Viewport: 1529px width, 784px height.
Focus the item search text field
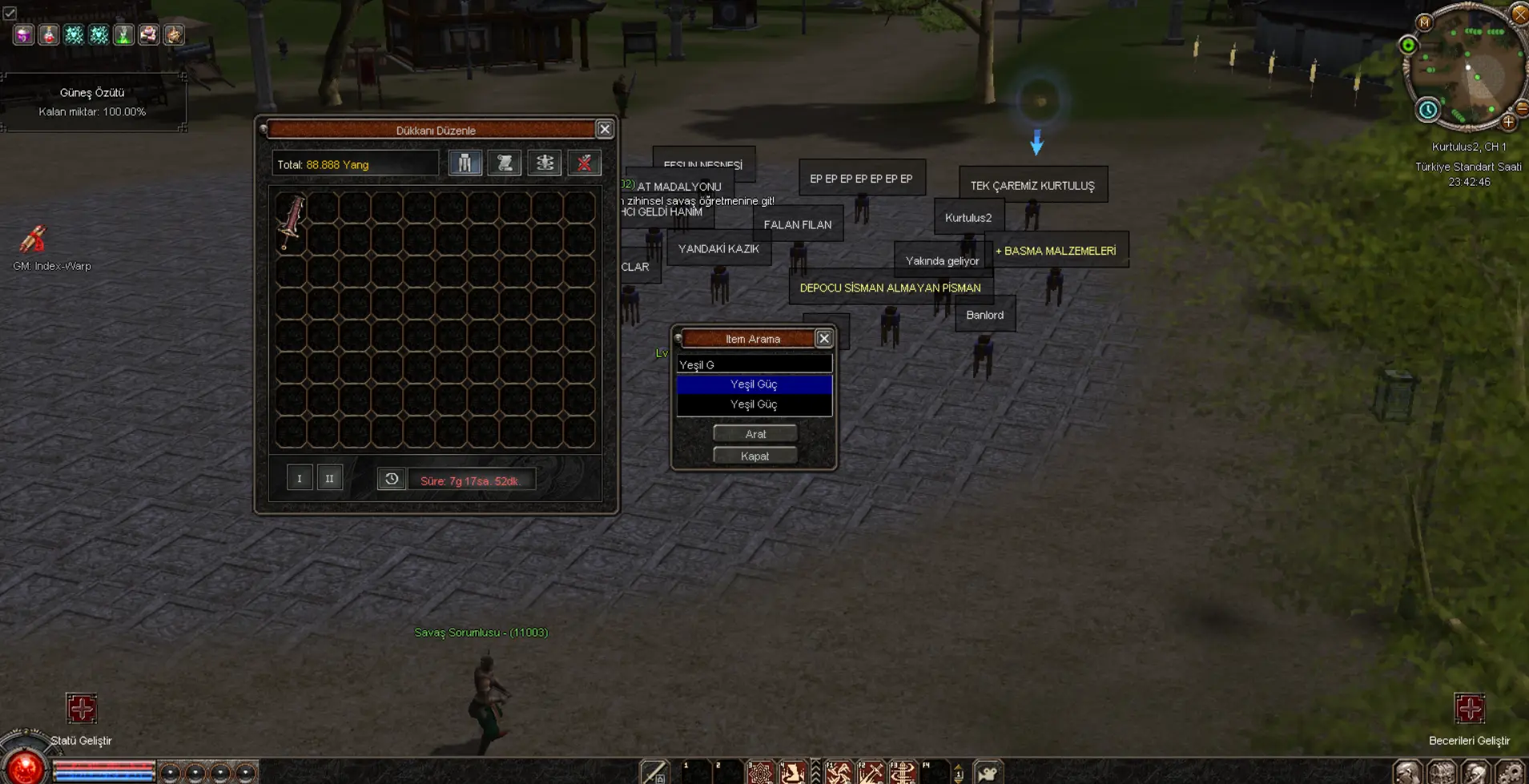pyautogui.click(x=754, y=365)
